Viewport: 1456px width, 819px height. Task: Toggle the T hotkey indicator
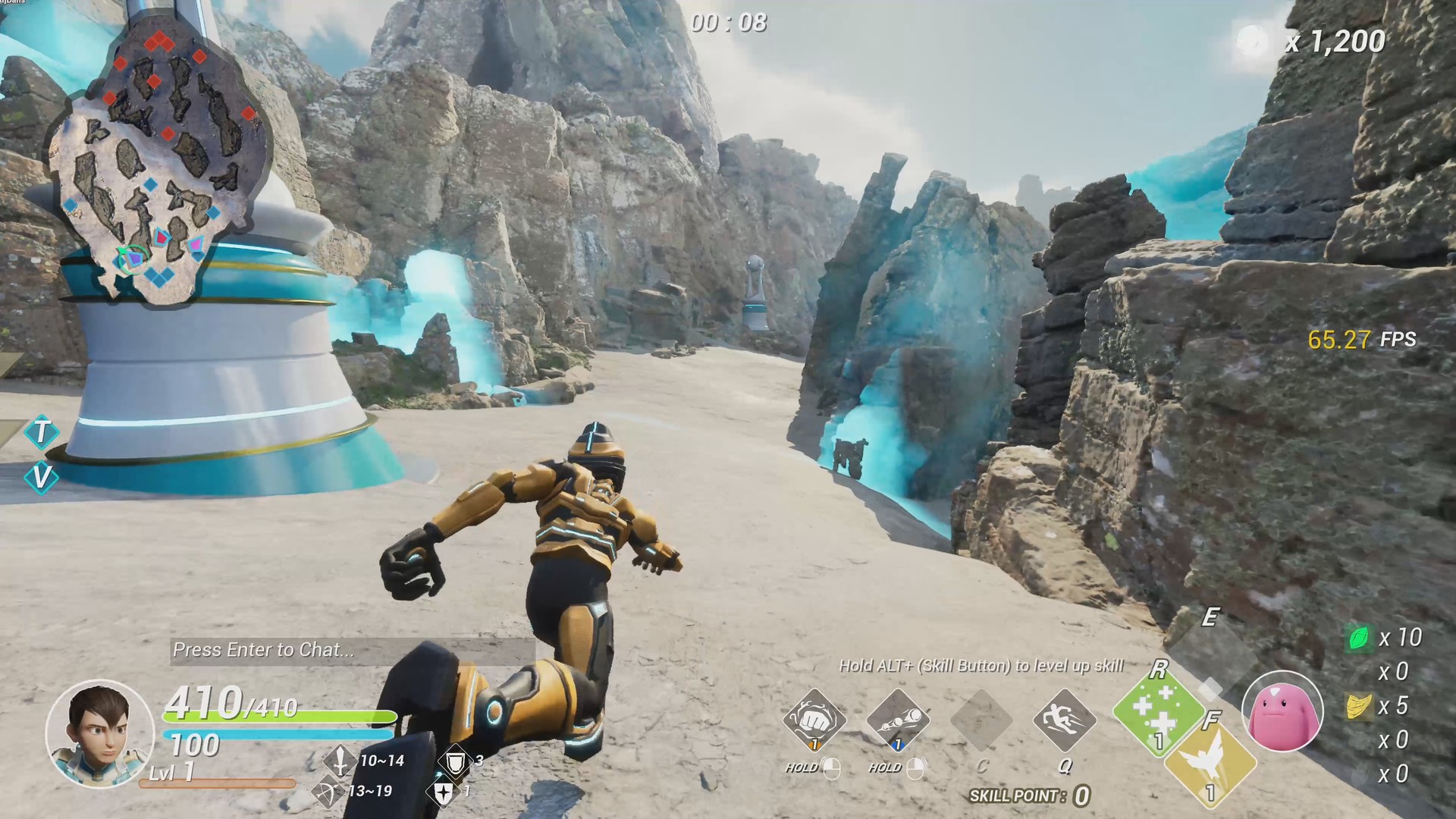(x=42, y=432)
